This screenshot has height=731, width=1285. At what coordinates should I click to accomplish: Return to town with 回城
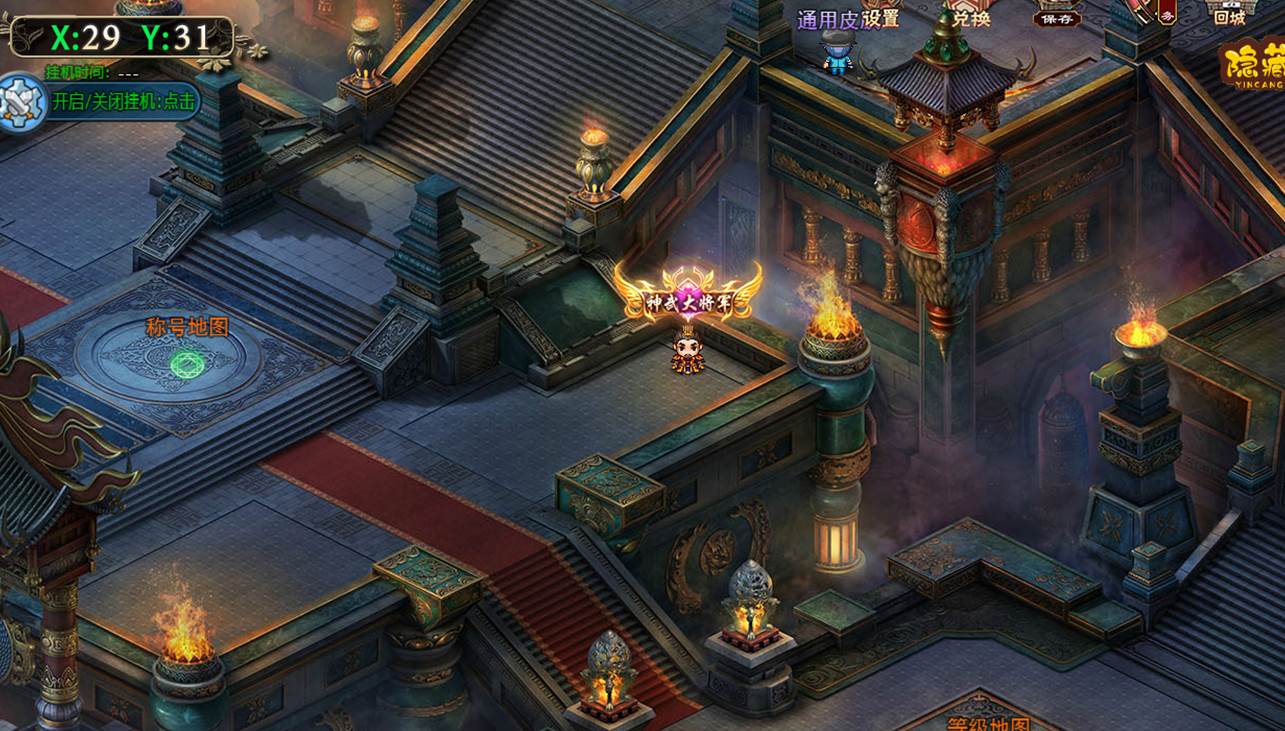(1229, 15)
